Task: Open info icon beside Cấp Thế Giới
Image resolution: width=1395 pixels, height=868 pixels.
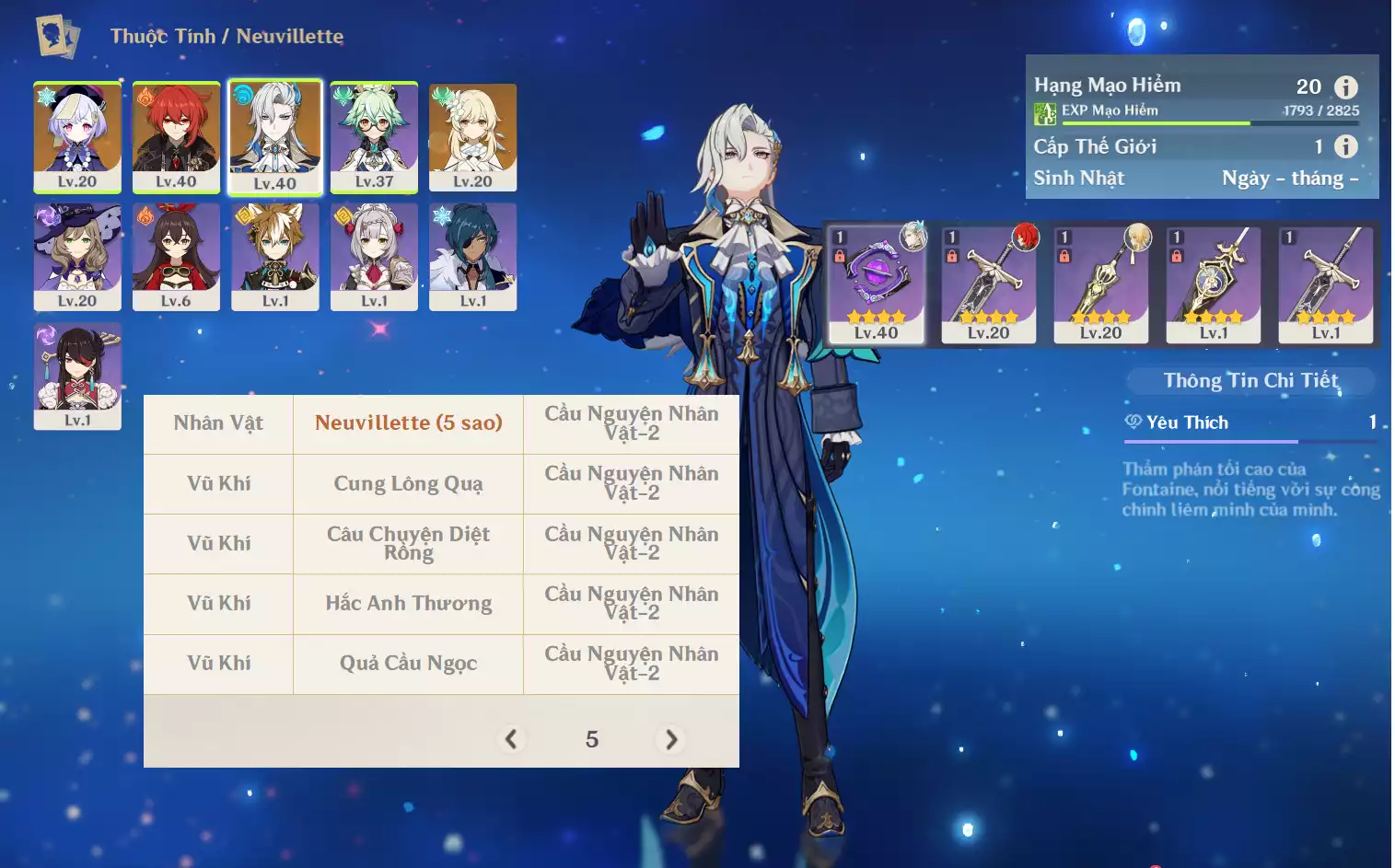Action: tap(1346, 146)
